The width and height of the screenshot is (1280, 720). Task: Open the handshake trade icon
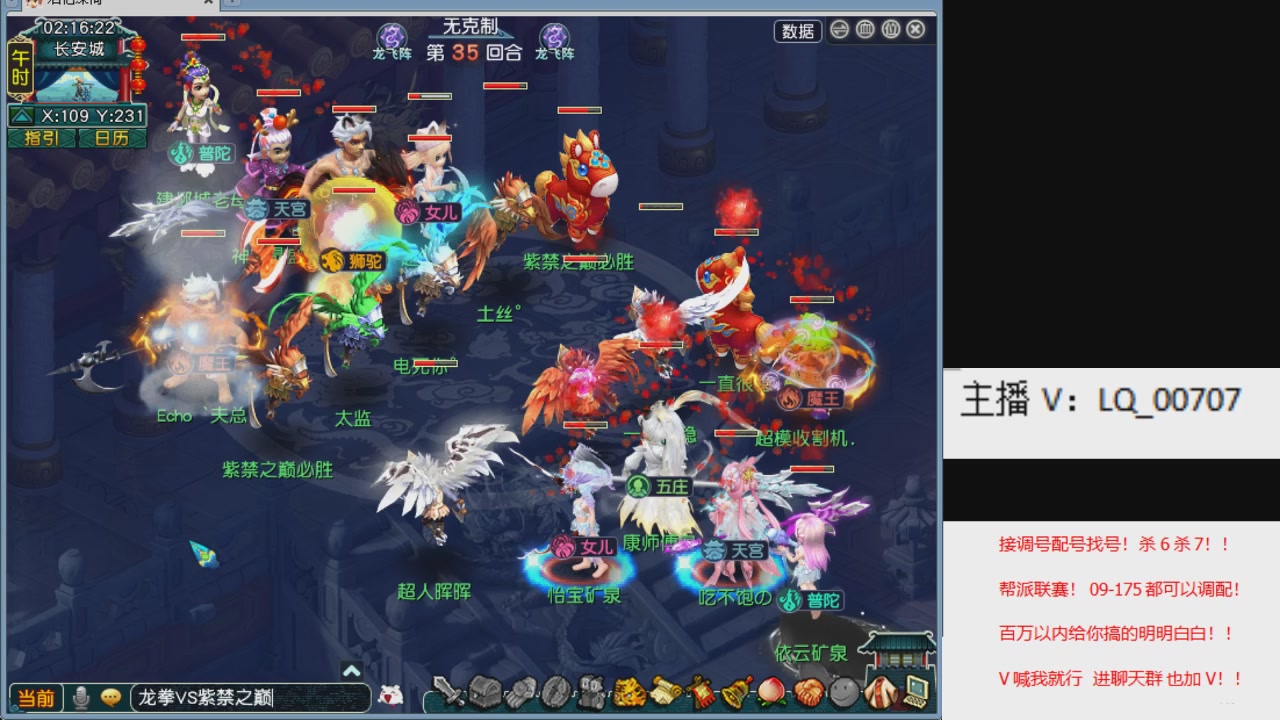click(806, 692)
